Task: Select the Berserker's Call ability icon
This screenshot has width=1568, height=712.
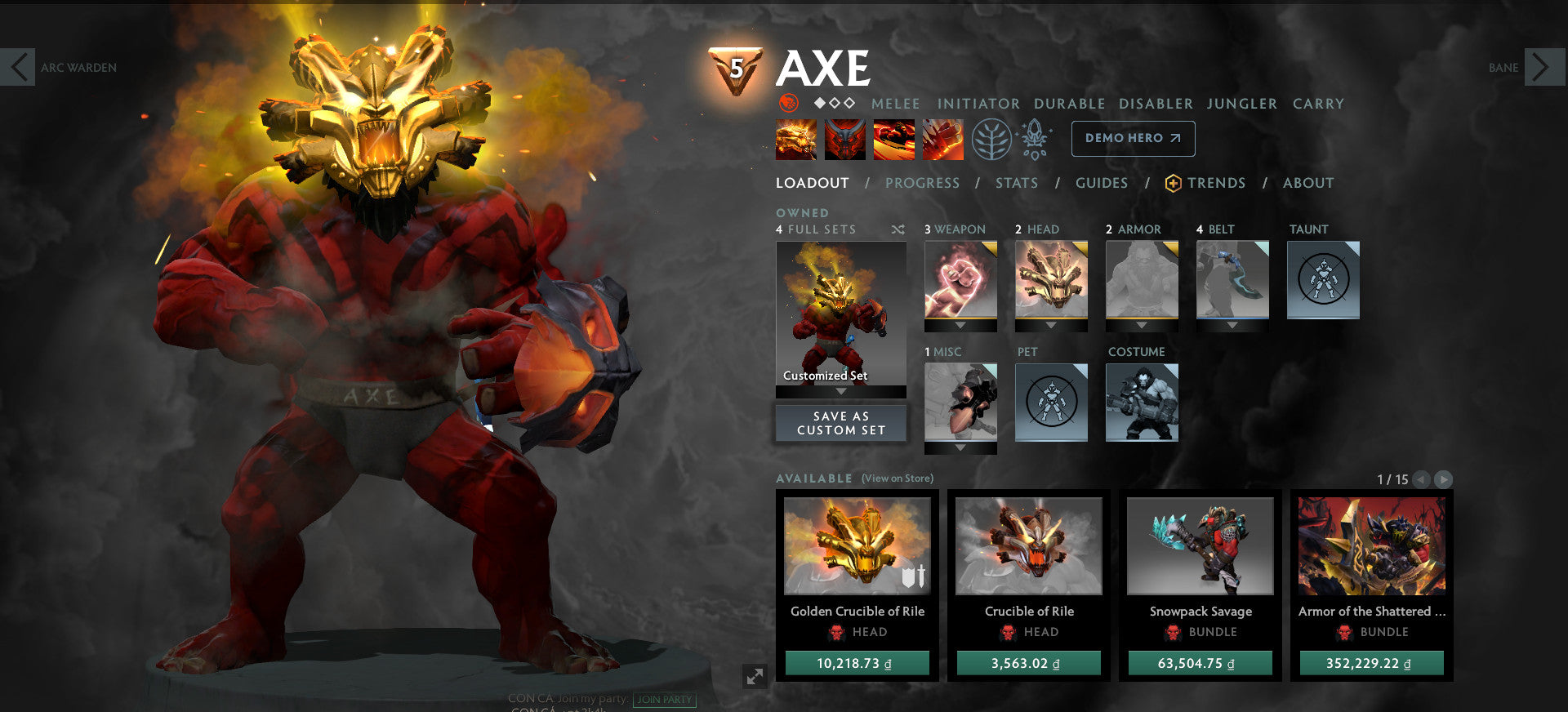Action: tap(795, 139)
